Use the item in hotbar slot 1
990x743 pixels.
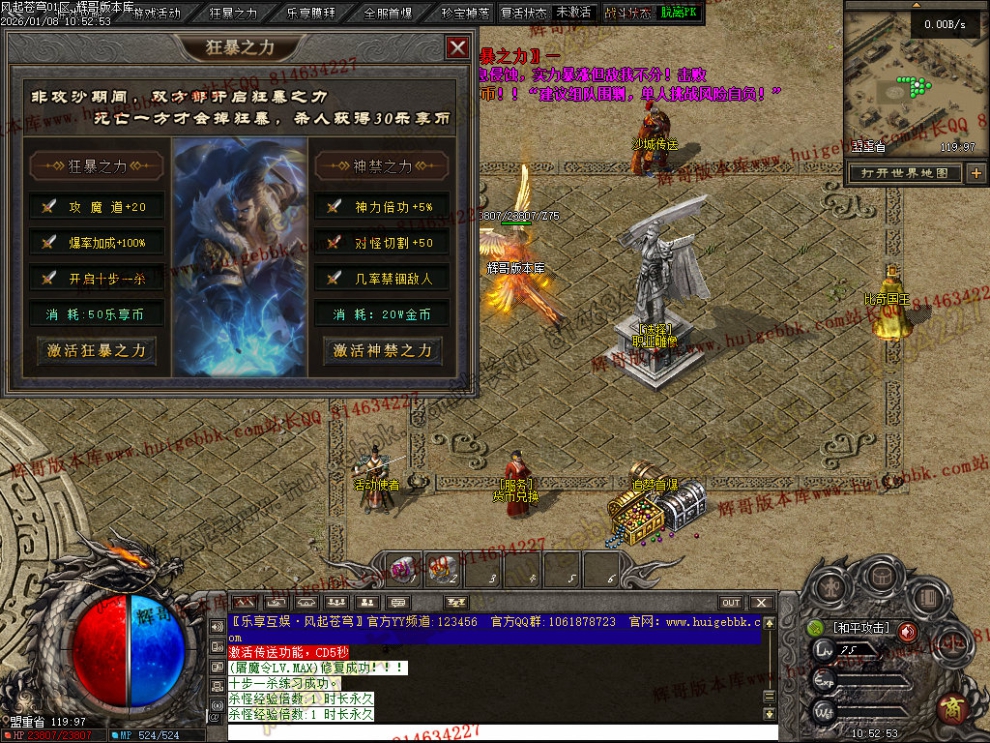coord(403,570)
